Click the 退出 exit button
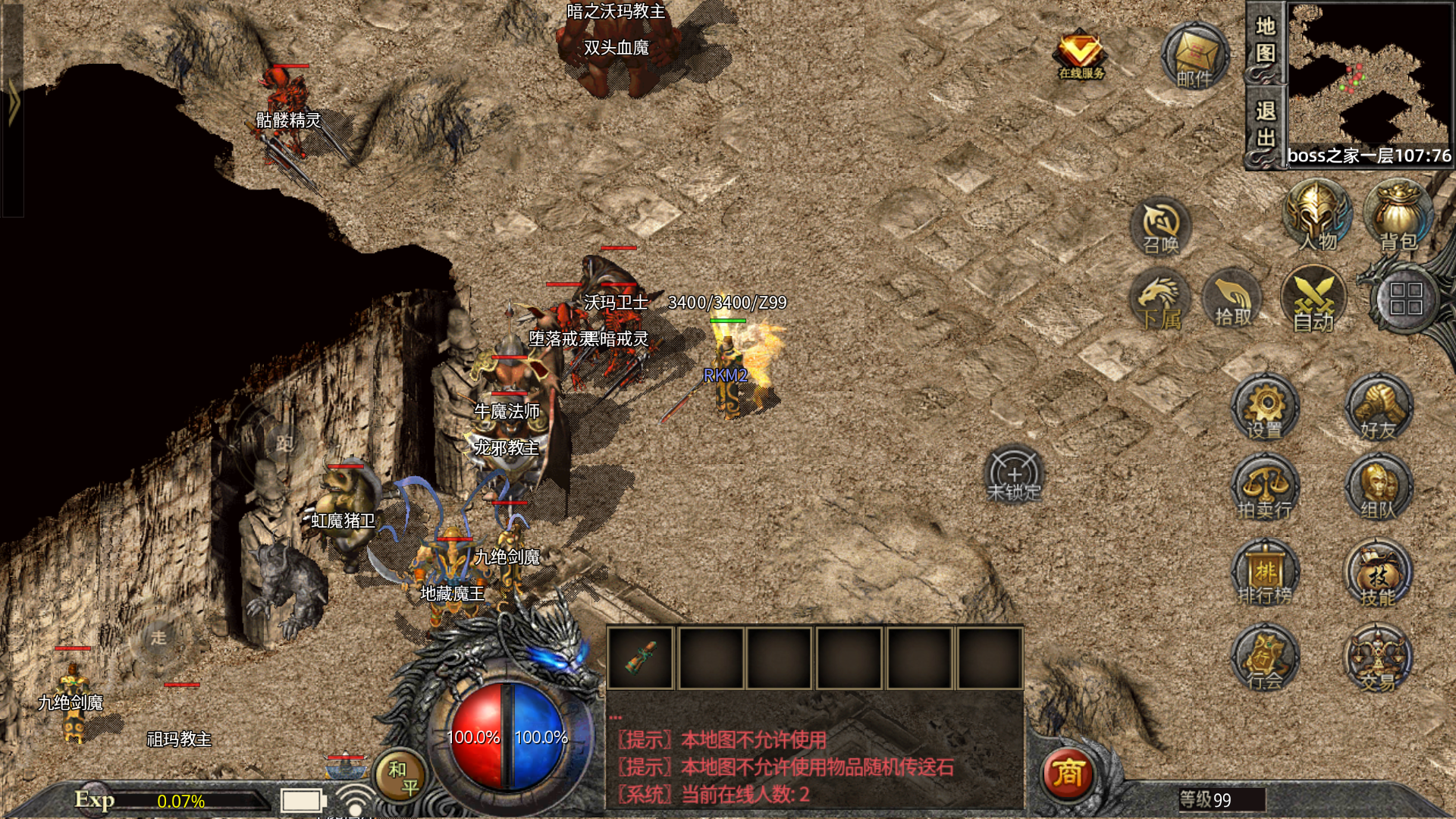The width and height of the screenshot is (1456, 819). pyautogui.click(x=1264, y=125)
